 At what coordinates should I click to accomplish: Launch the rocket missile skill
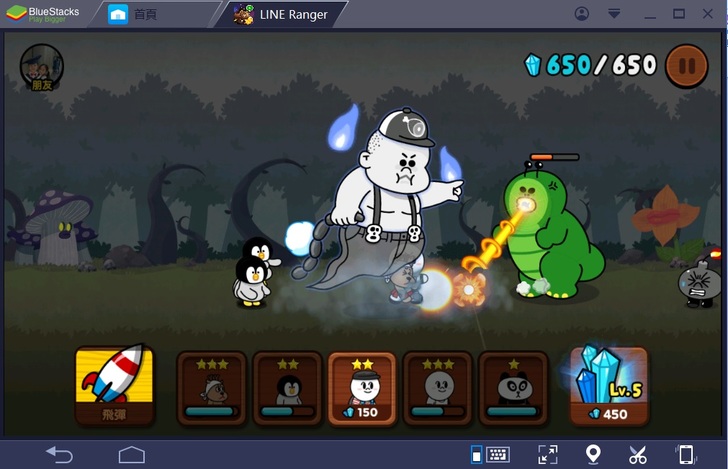115,385
